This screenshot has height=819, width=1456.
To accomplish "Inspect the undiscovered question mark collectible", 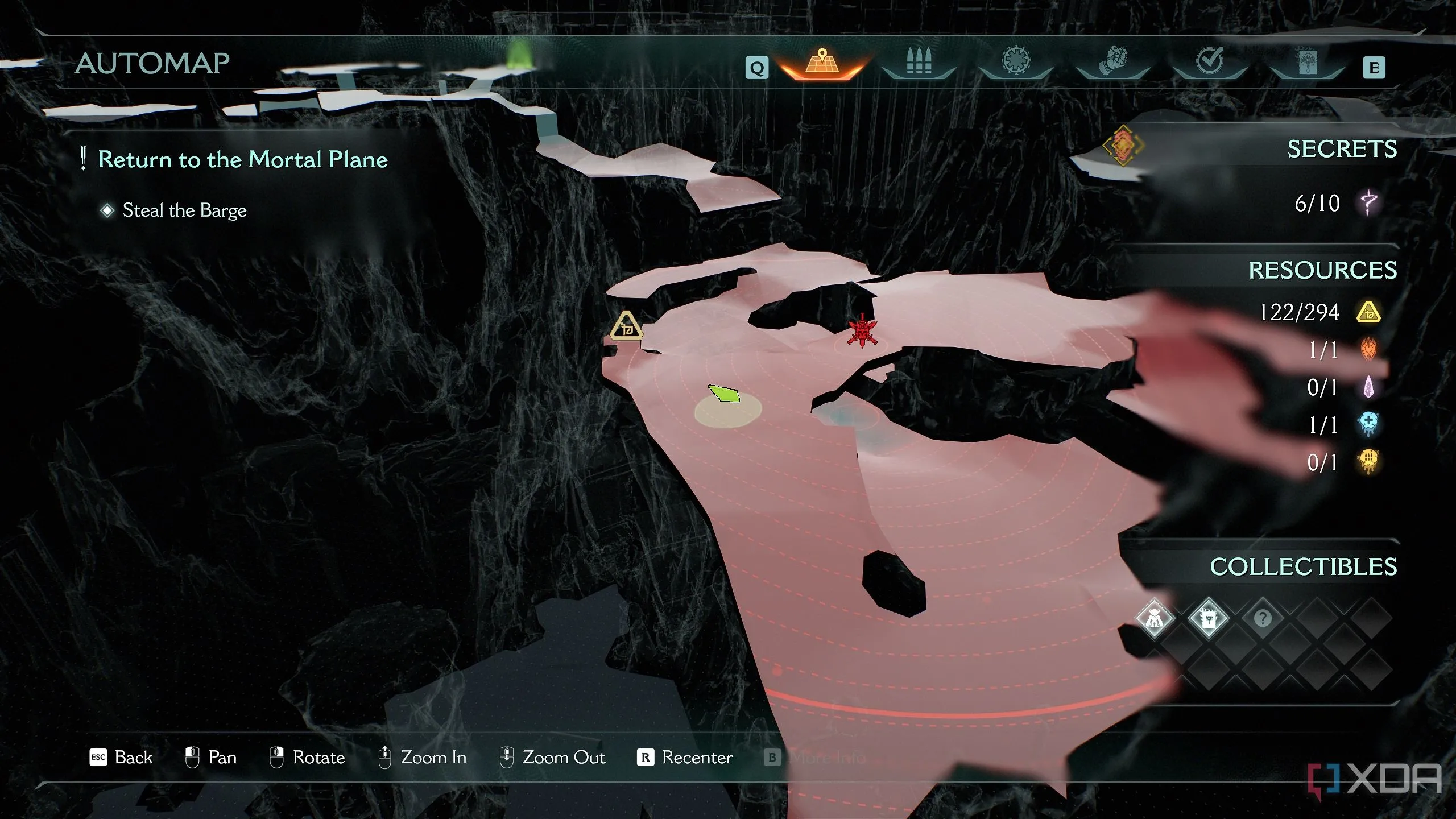I will 1263,618.
